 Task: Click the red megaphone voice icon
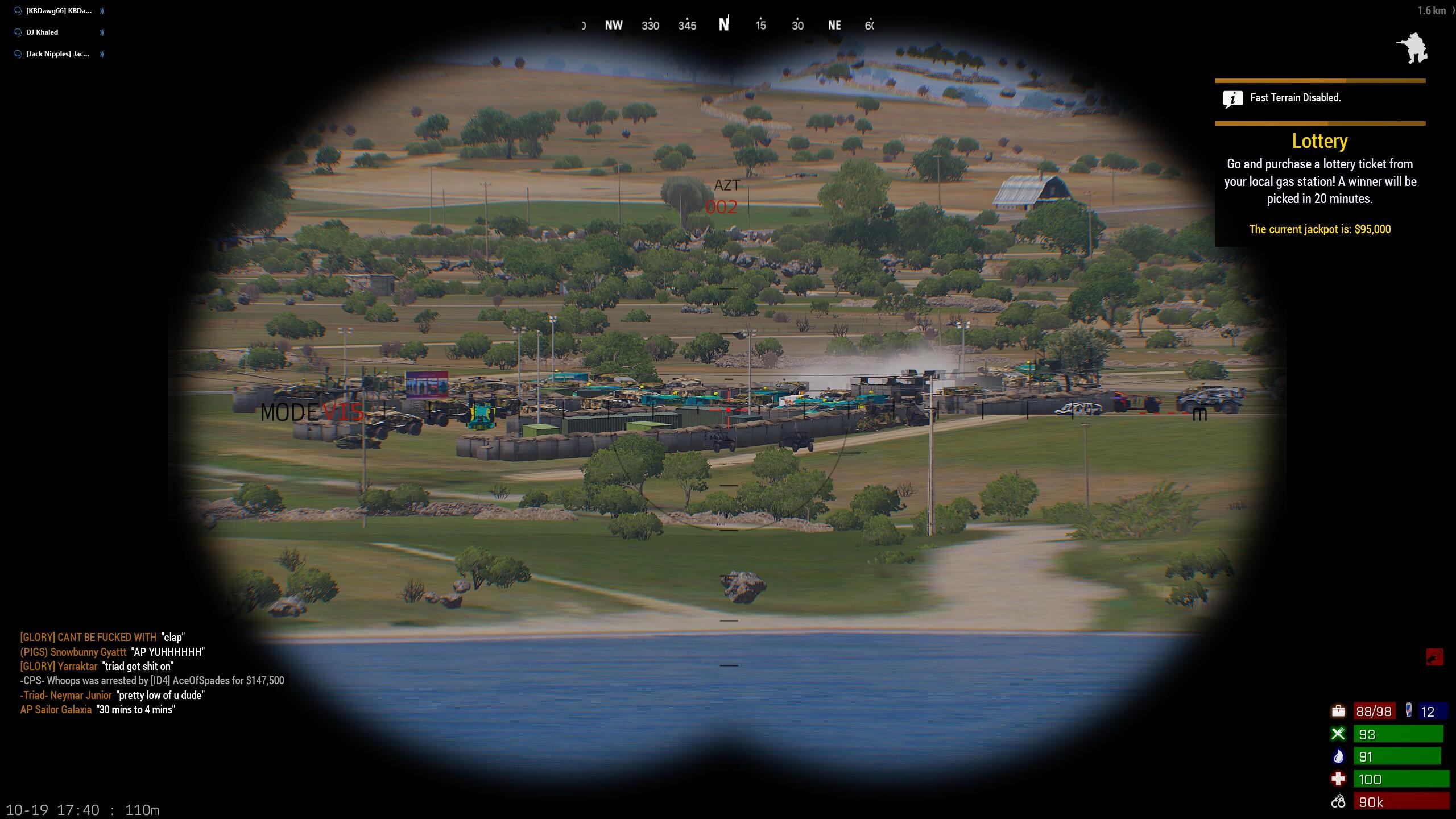(x=1434, y=657)
